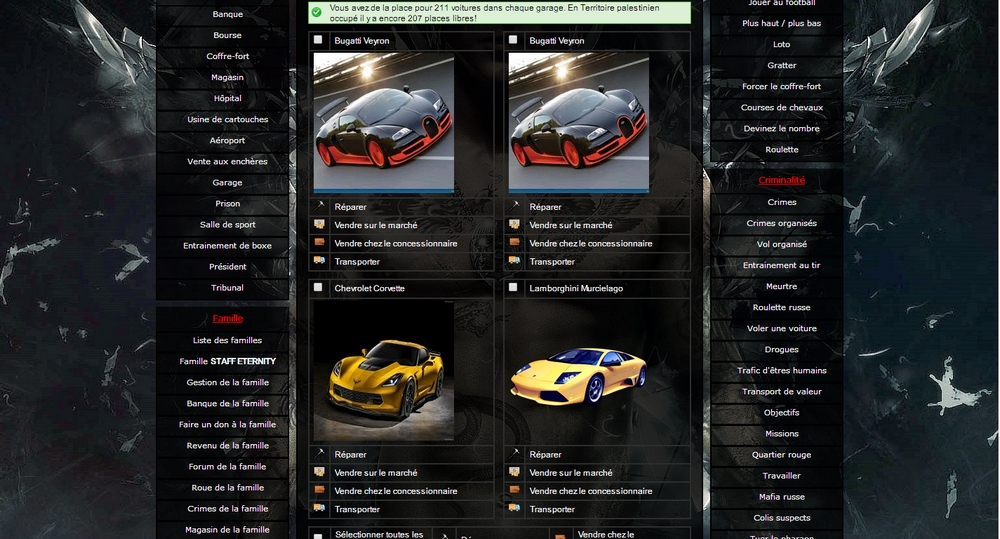Open the Tribunal page

tap(227, 288)
